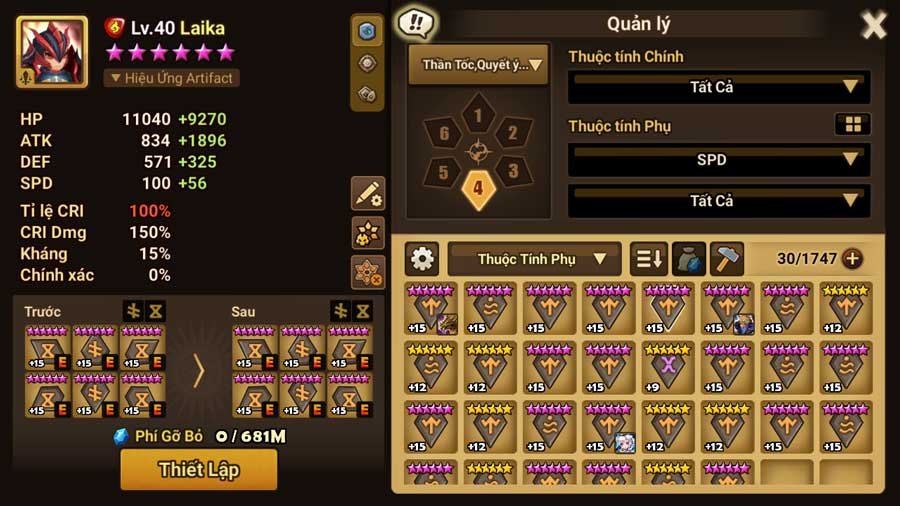The height and width of the screenshot is (506, 900).
Task: Close the Quản lý panel
Action: click(873, 25)
